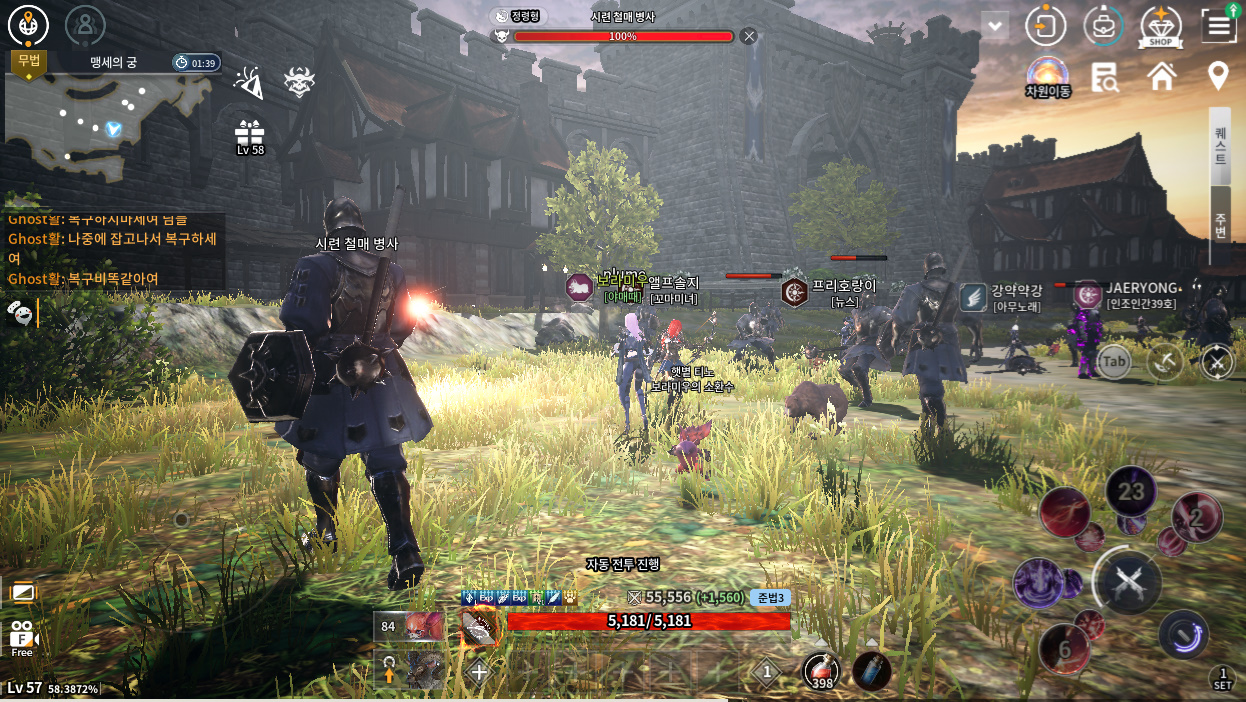Use the blue mana potion slot
1246x702 pixels.
point(871,670)
